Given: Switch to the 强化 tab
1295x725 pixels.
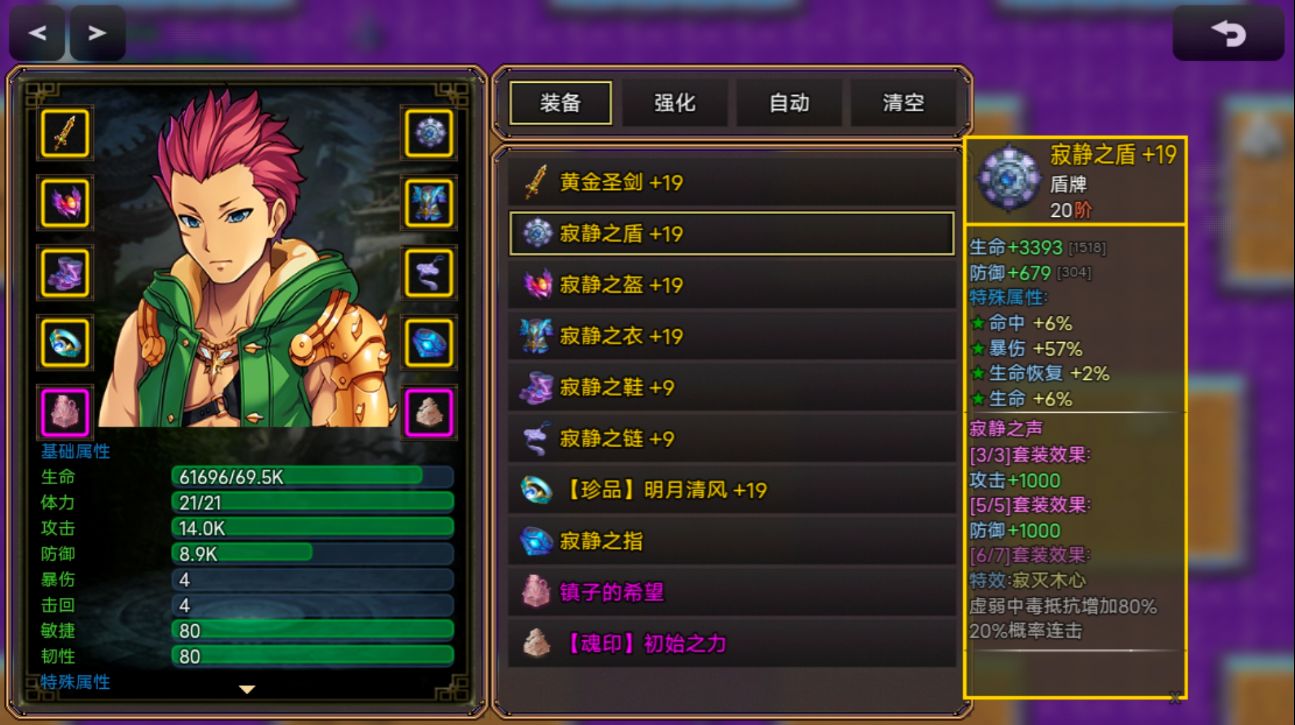Looking at the screenshot, I should 675,102.
